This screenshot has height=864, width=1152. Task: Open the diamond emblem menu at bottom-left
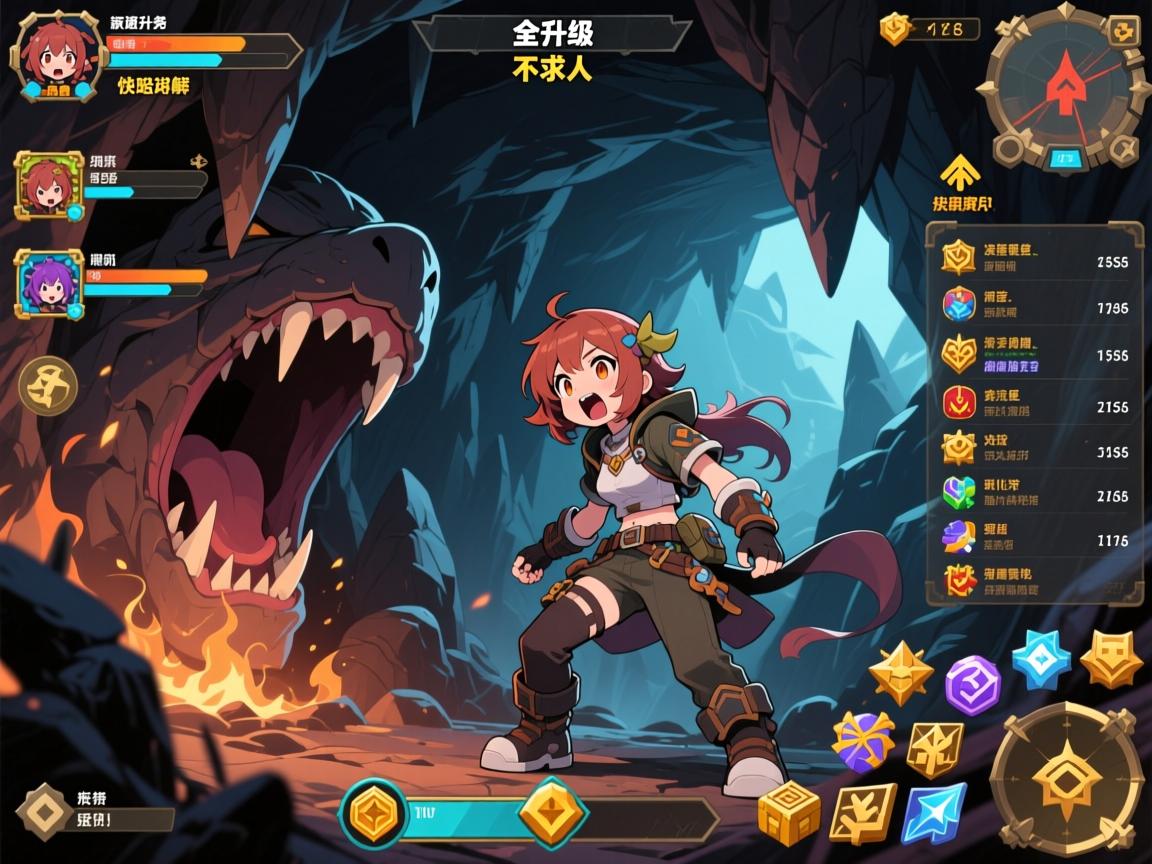(45, 810)
